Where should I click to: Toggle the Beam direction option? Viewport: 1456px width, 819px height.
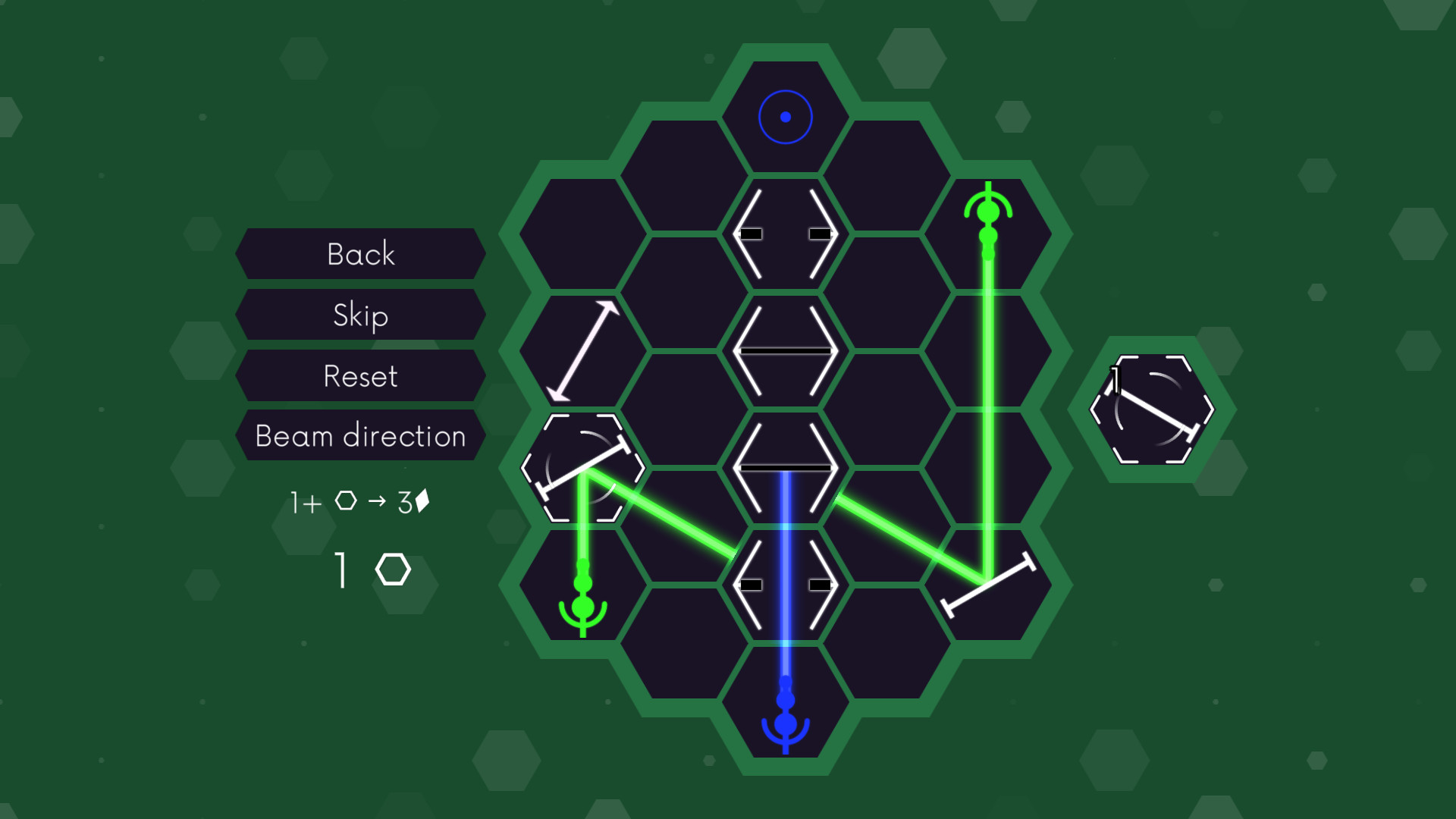359,436
